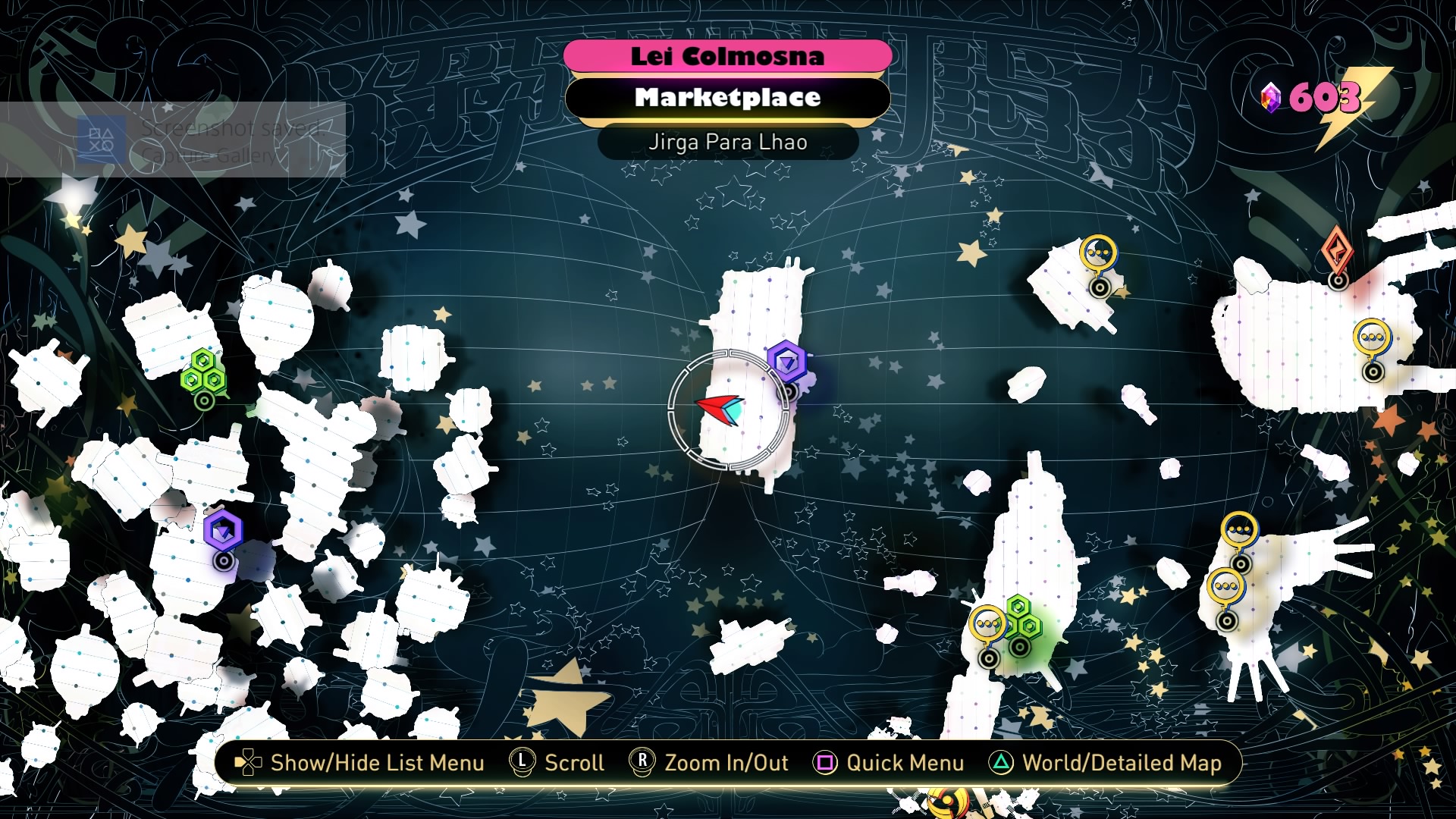Select the orange diamond lightning map marker

[1338, 251]
